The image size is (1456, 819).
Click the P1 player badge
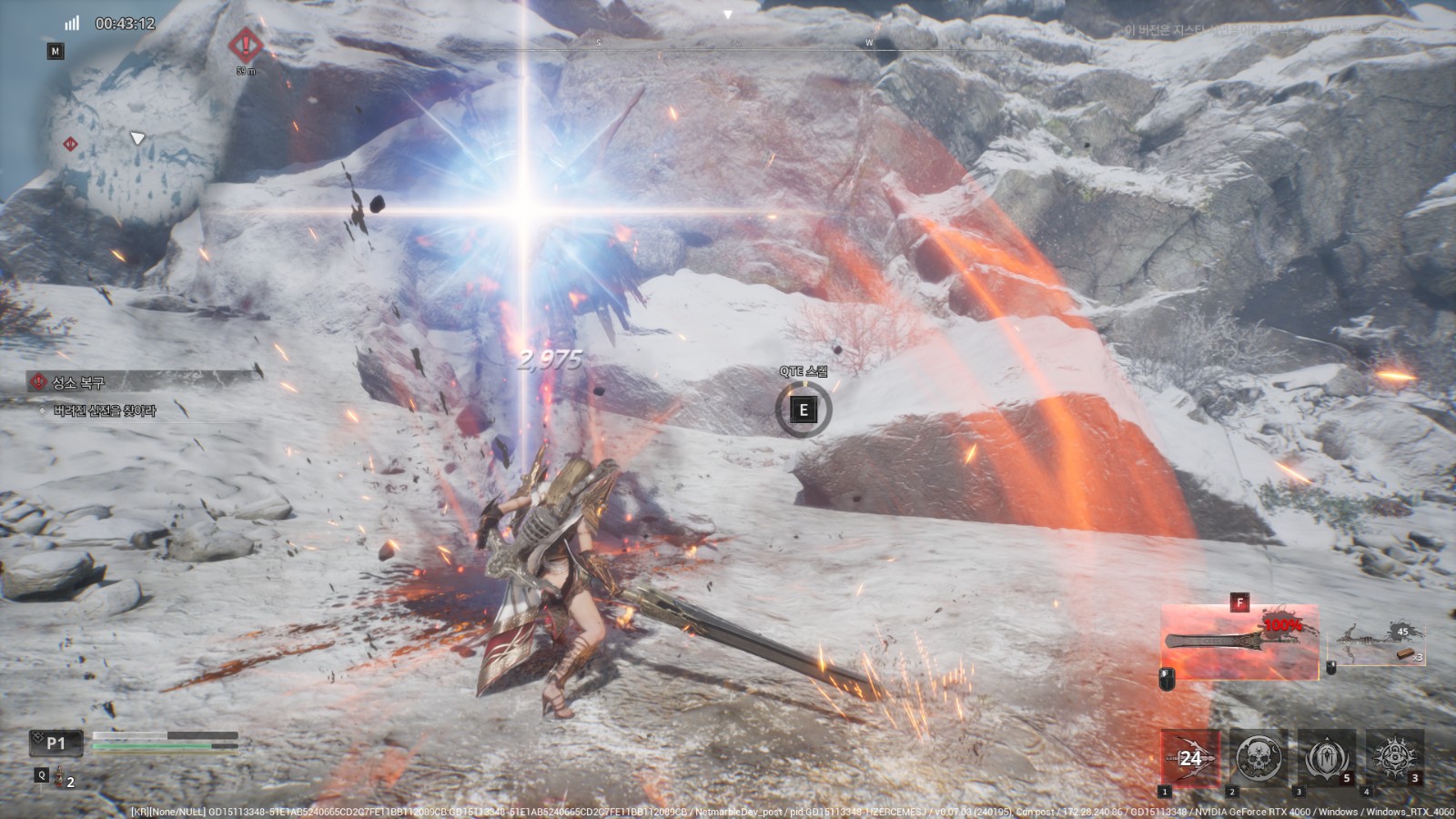56,743
